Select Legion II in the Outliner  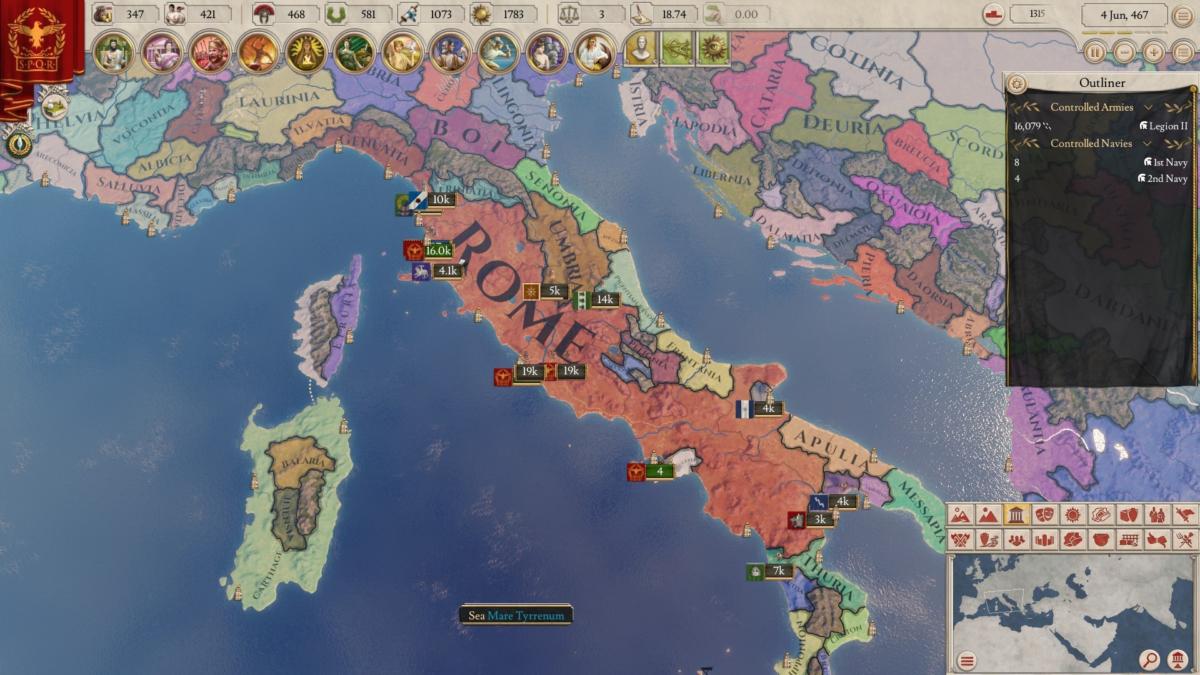click(x=1165, y=125)
